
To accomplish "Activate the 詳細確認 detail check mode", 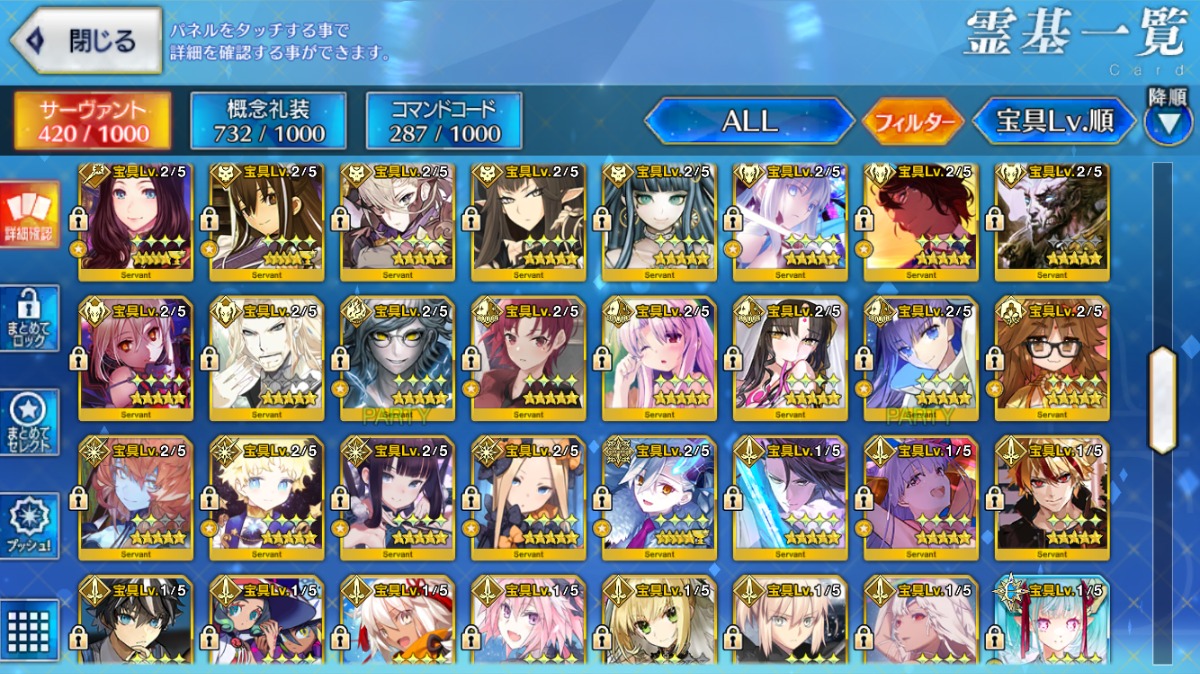I will point(29,216).
